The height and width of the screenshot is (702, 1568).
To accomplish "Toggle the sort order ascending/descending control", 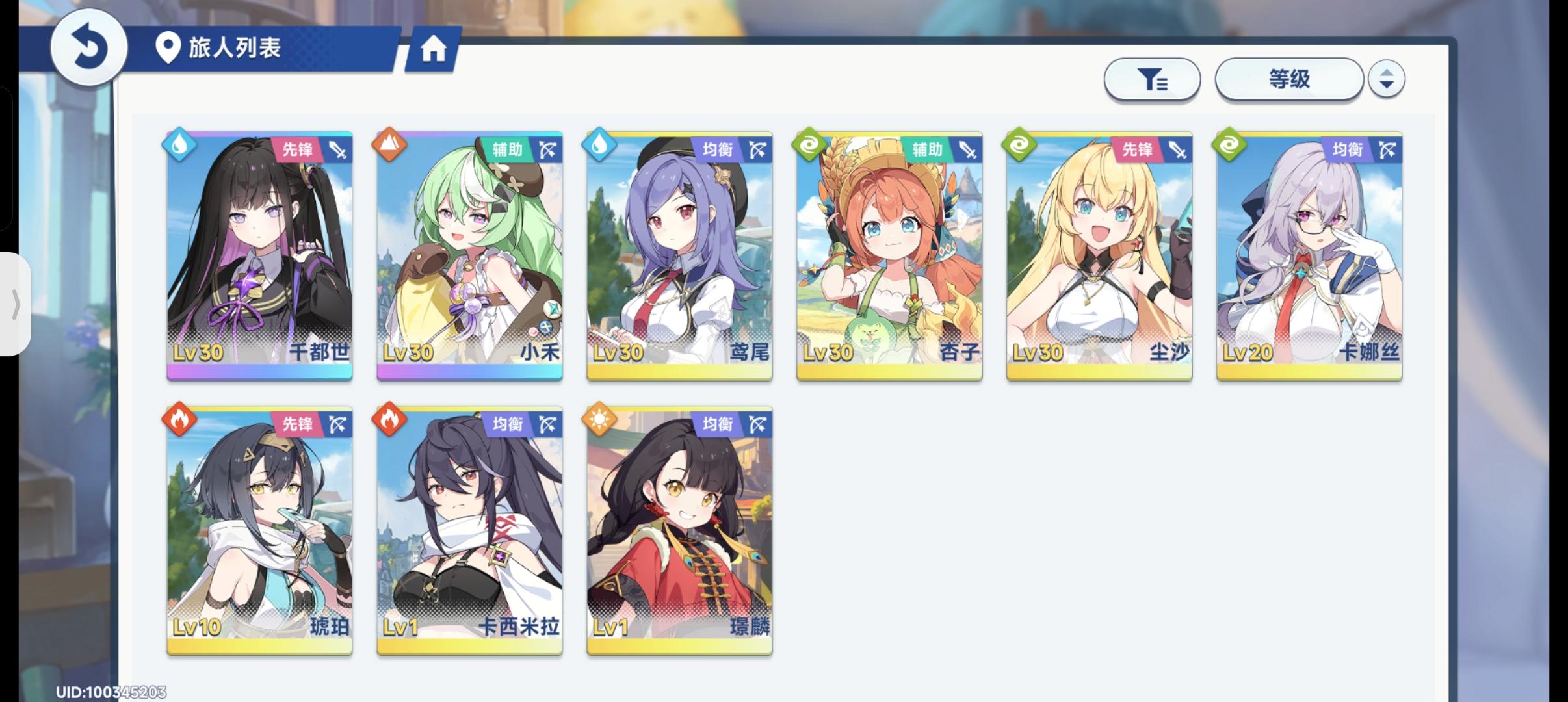I will (x=1387, y=79).
